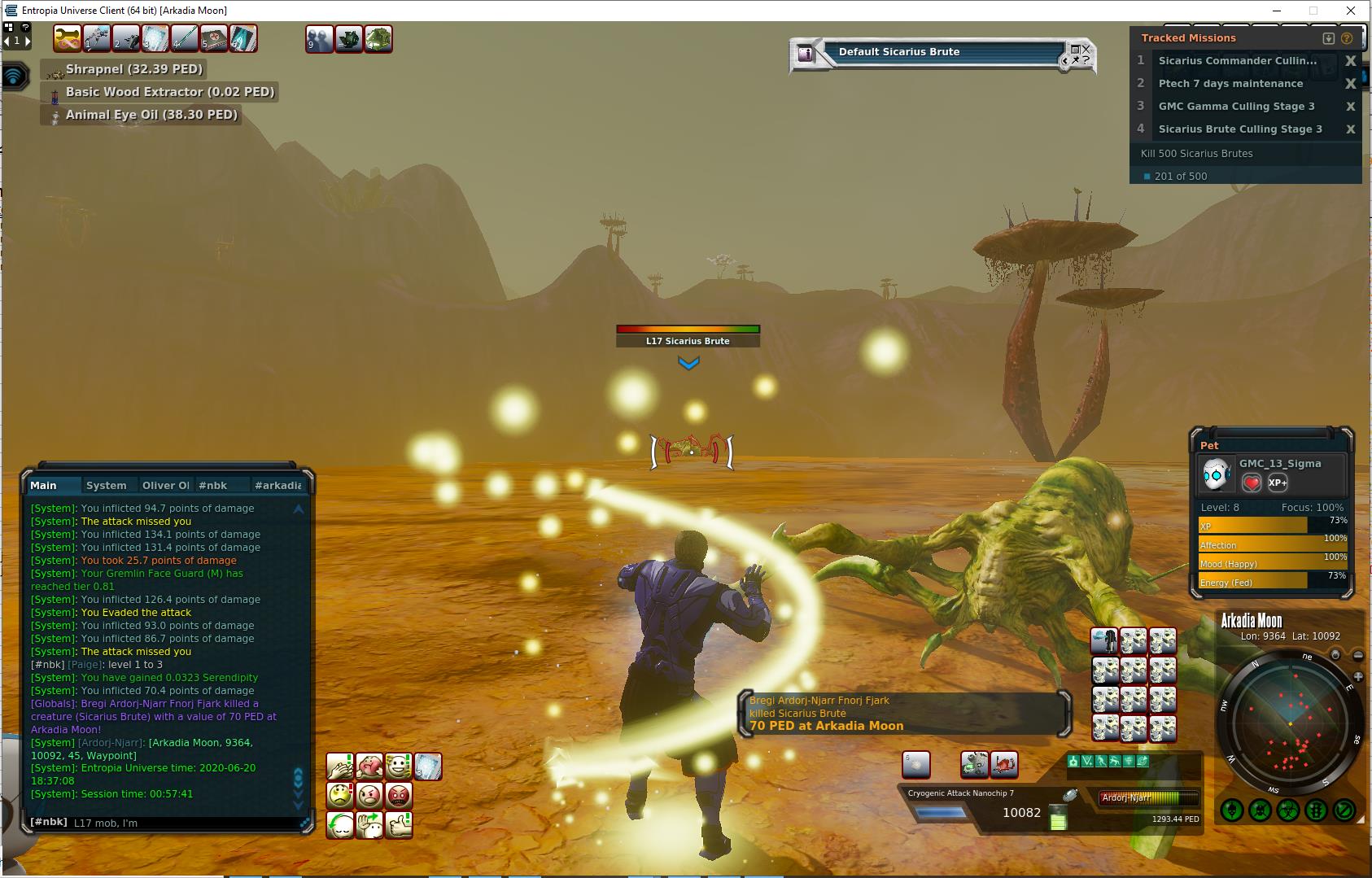Toggle the pet XP+ button

point(1278,483)
